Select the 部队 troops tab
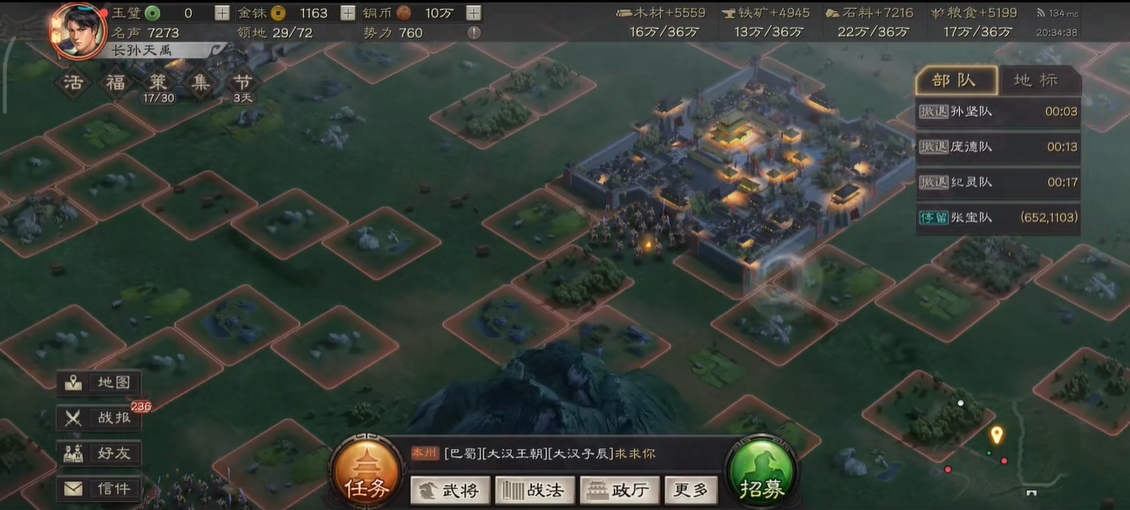The width and height of the screenshot is (1130, 510). (956, 80)
